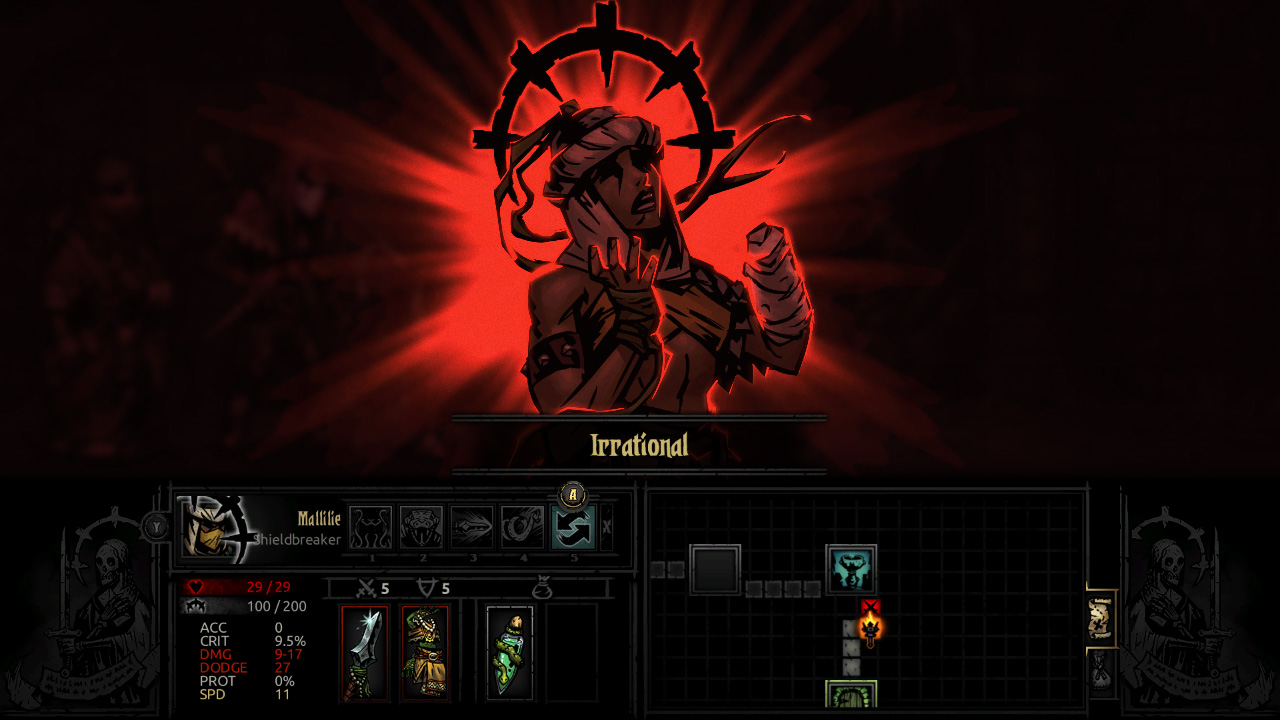This screenshot has width=1280, height=720.
Task: Click the totem trinket in the second trinket slot
Action: point(428,652)
